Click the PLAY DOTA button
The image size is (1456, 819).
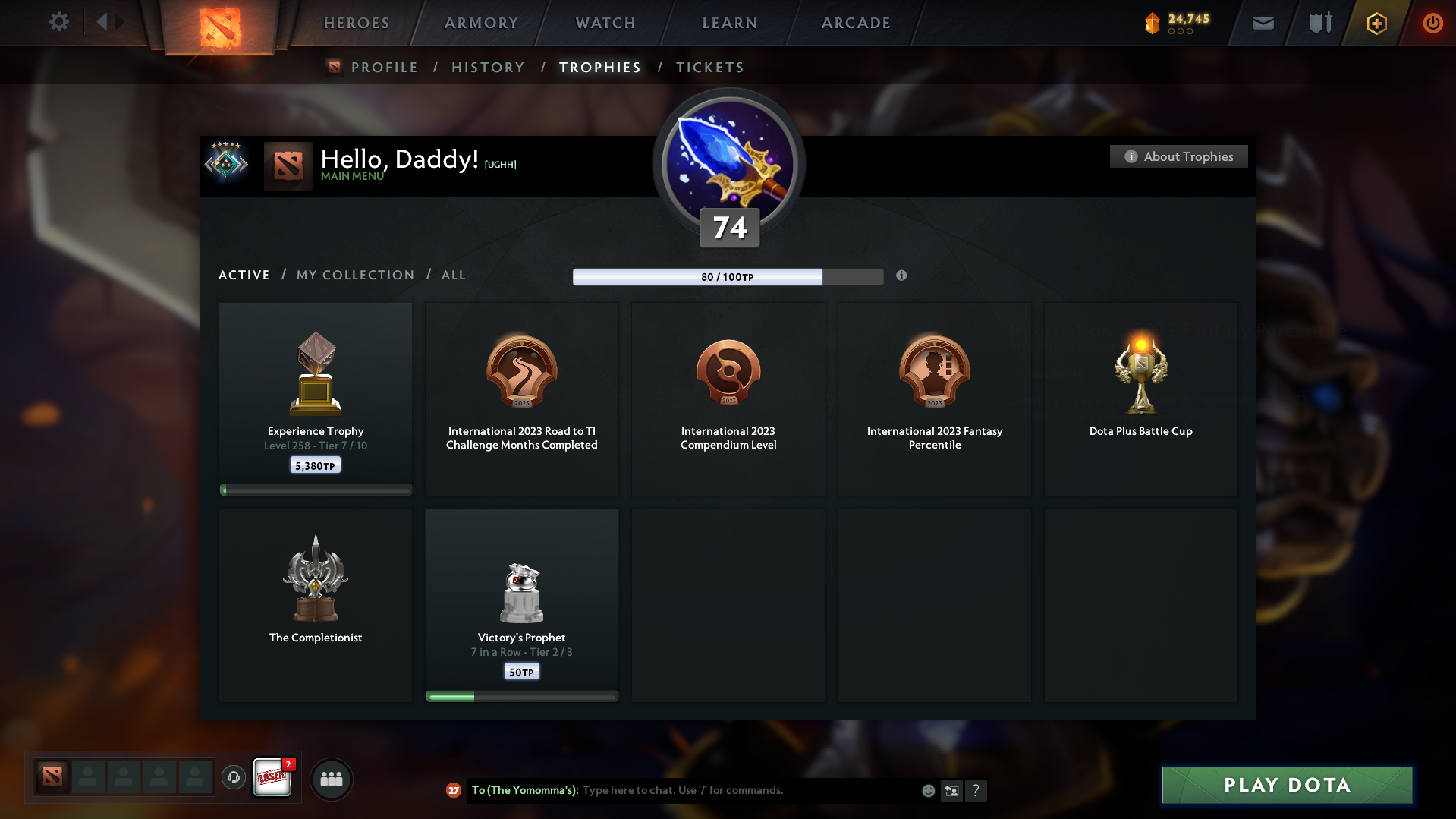pos(1286,785)
